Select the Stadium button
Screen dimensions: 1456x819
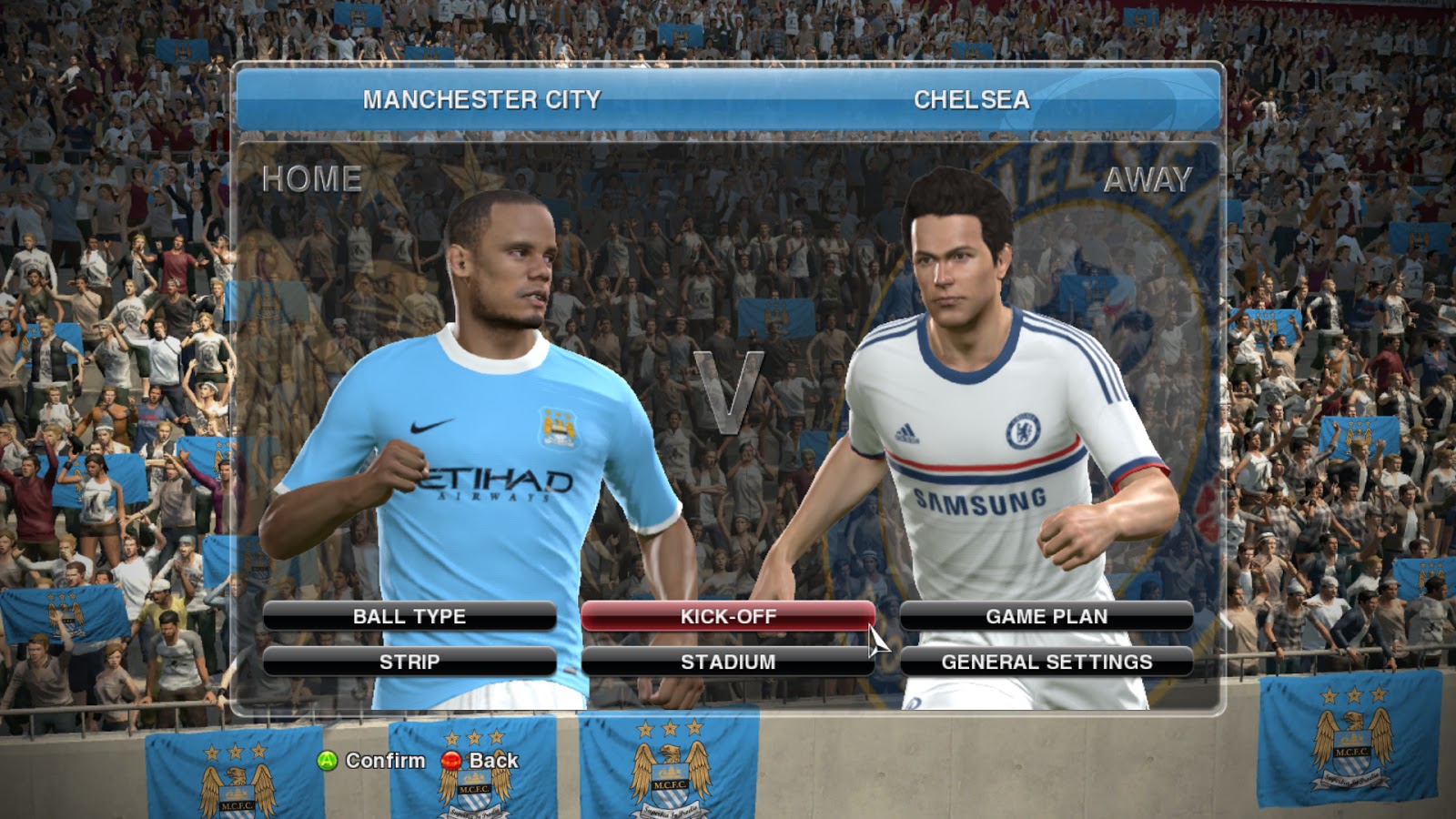click(x=728, y=662)
